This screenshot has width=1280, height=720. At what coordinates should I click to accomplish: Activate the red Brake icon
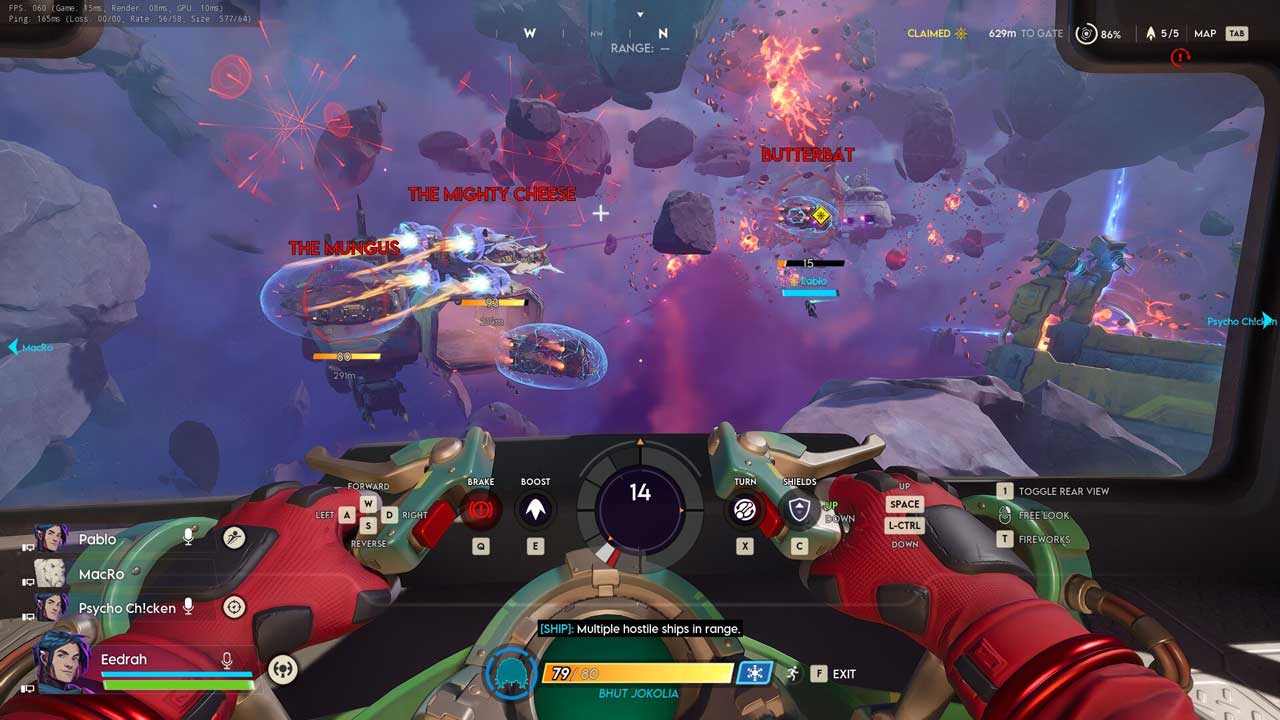point(481,511)
